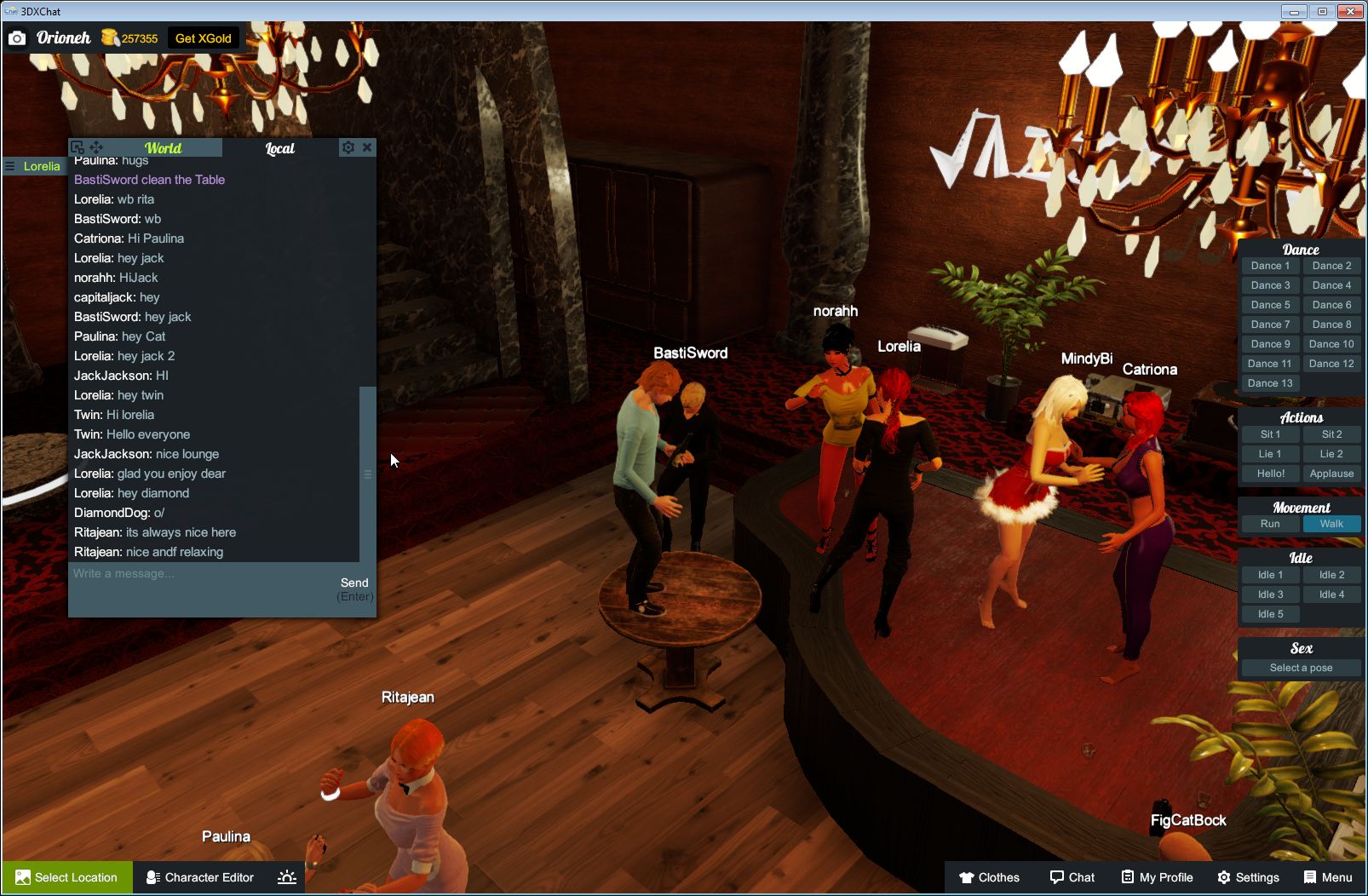Click the day/night icon beside Character Editor
The image size is (1368, 896).
(x=287, y=876)
